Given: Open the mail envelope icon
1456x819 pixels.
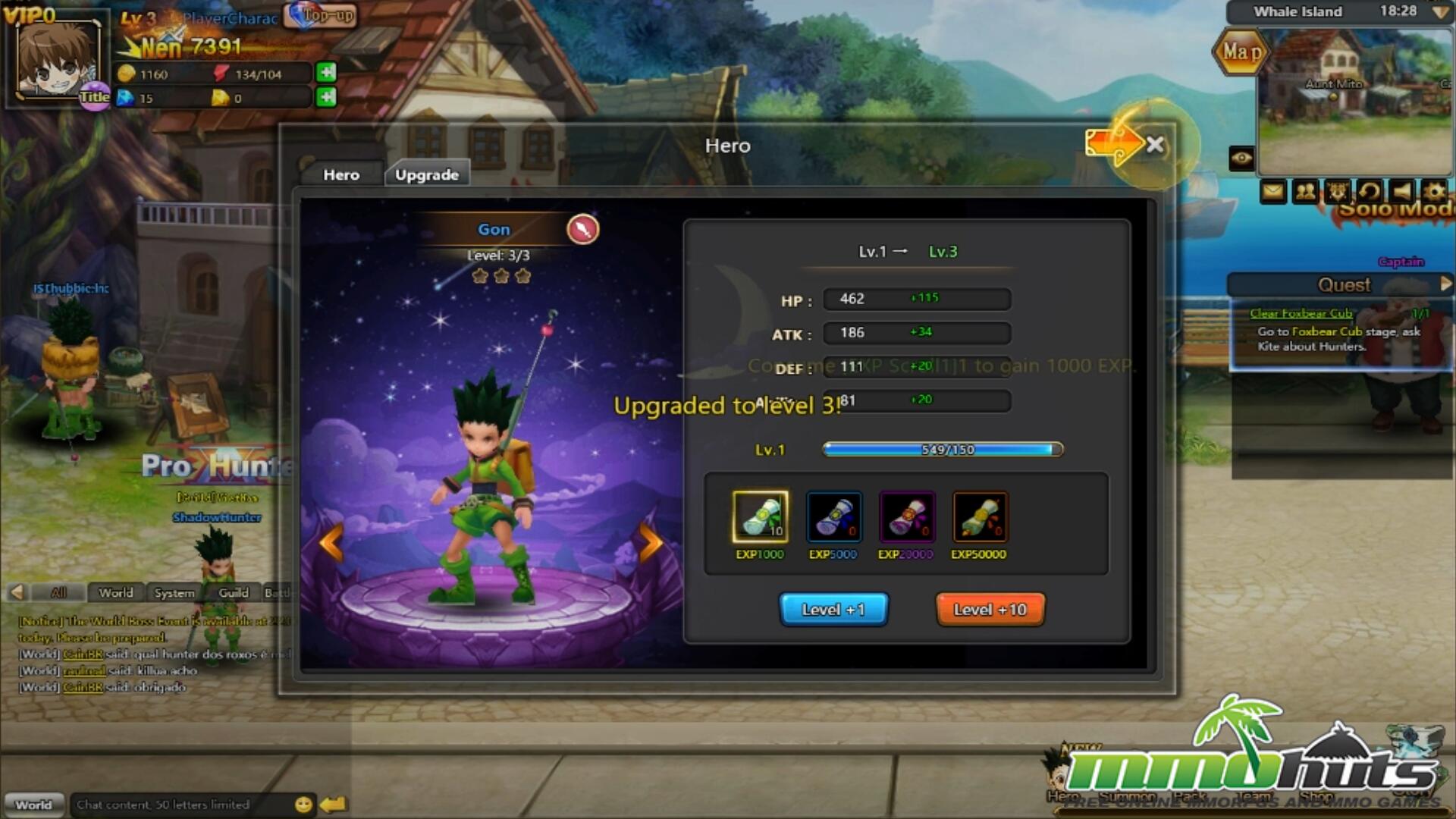Looking at the screenshot, I should click(x=1272, y=191).
